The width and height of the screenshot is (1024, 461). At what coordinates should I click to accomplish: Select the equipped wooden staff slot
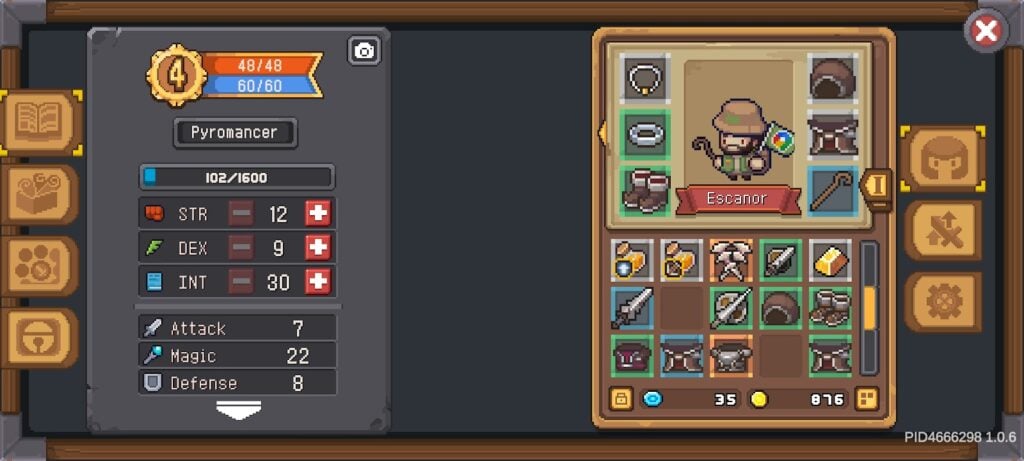tap(831, 191)
